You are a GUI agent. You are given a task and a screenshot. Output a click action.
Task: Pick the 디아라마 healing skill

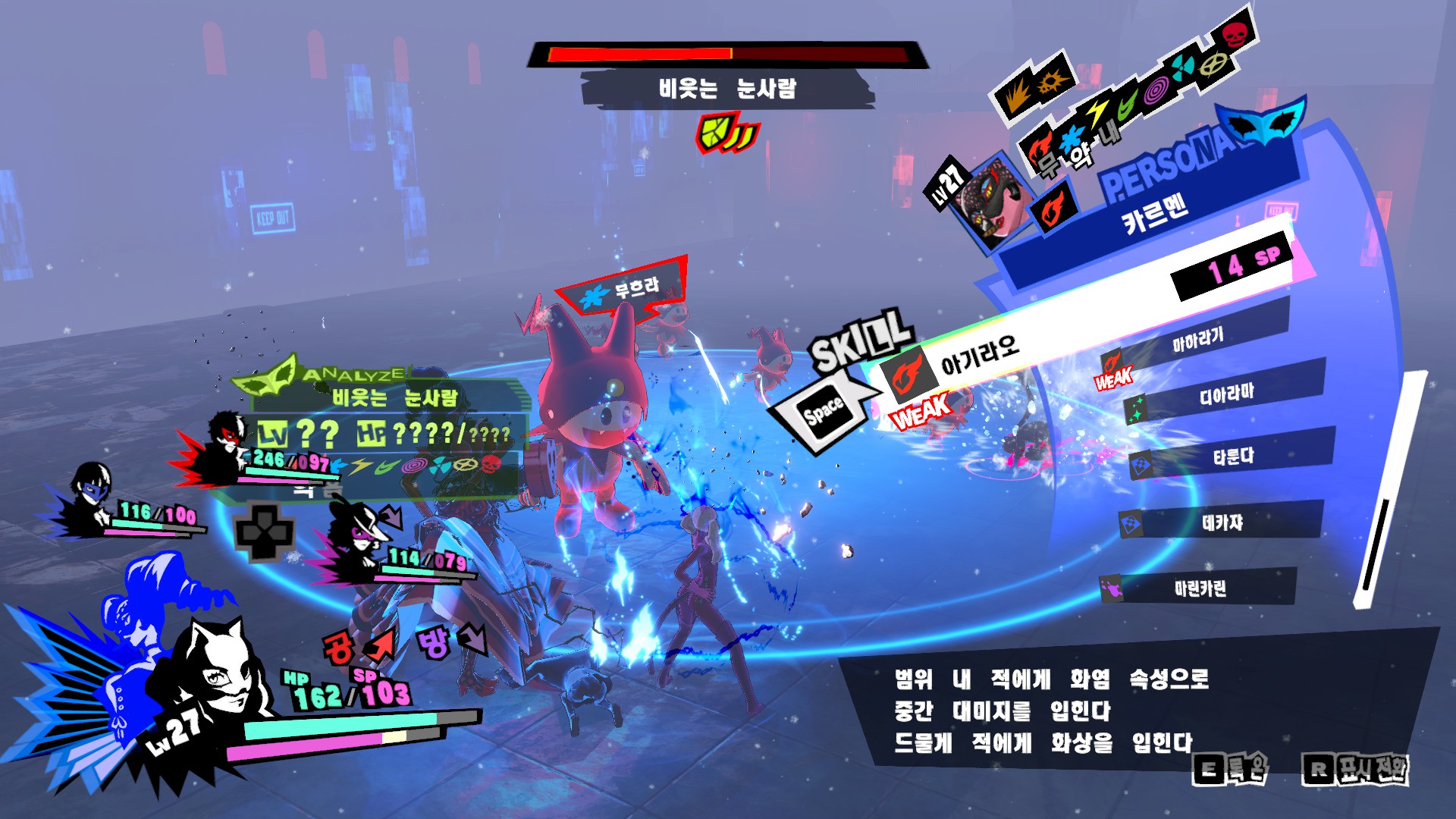pyautogui.click(x=1225, y=394)
